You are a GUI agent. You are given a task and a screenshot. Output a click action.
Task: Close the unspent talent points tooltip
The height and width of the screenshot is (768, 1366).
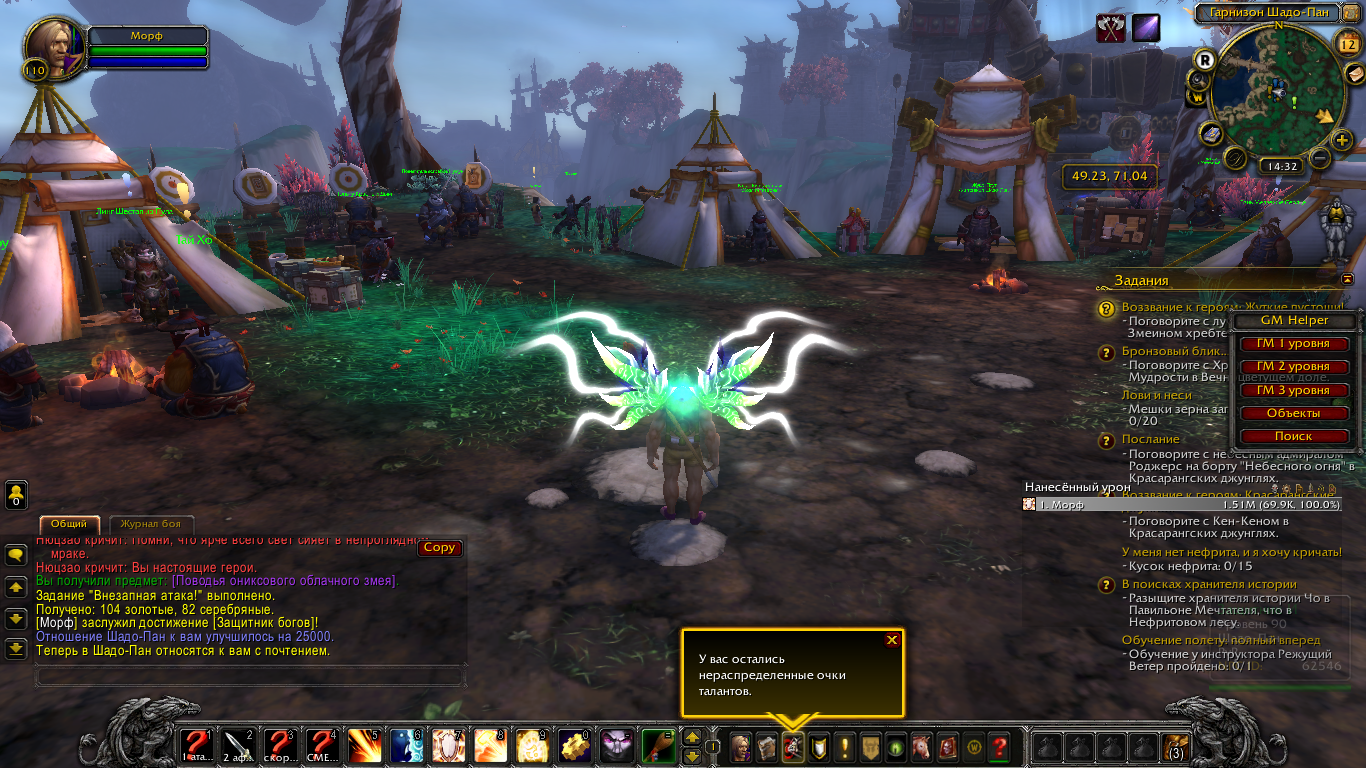click(892, 640)
